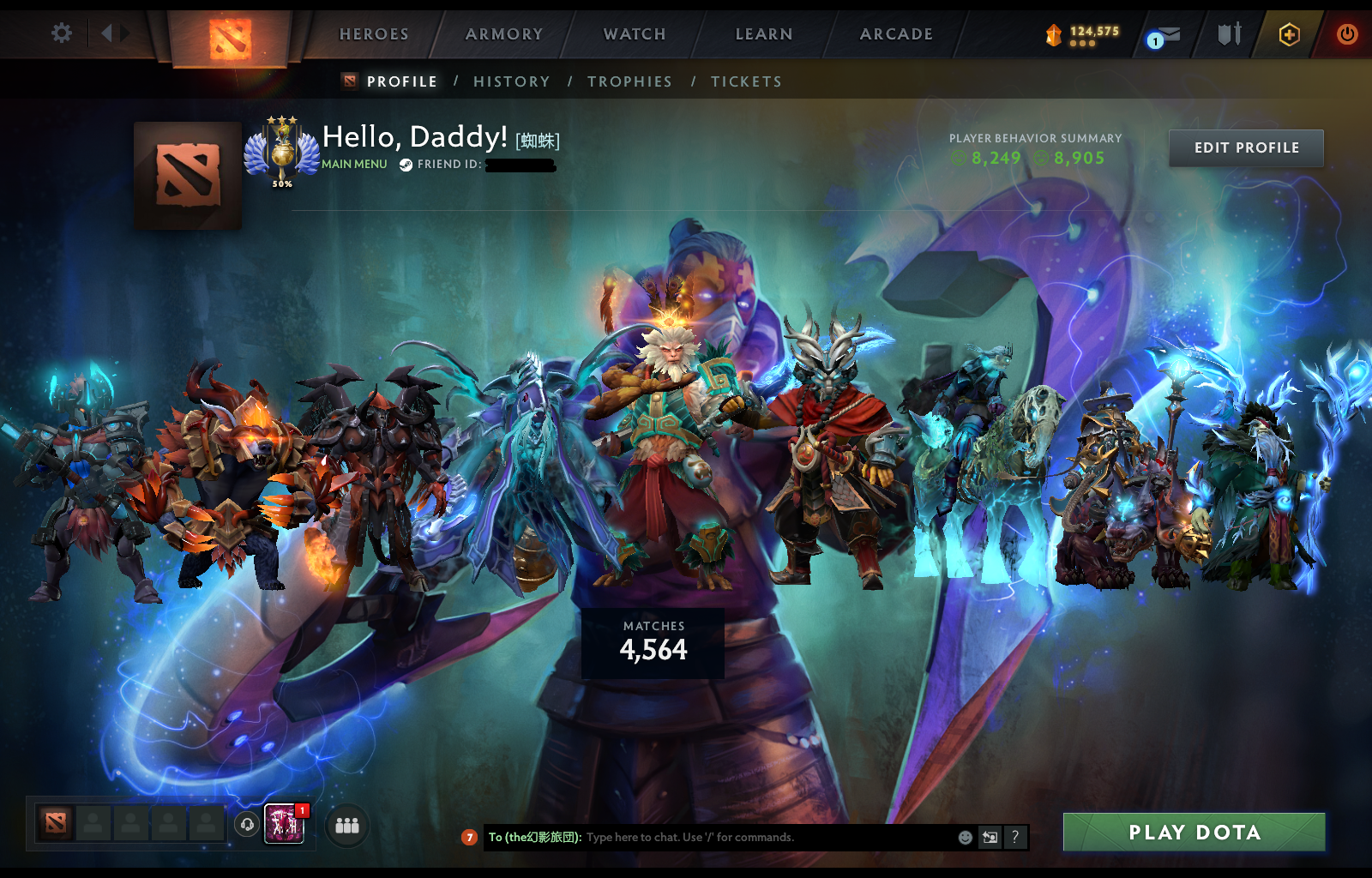This screenshot has height=878, width=1372.
Task: Click the voice chat headset icon
Action: [248, 825]
